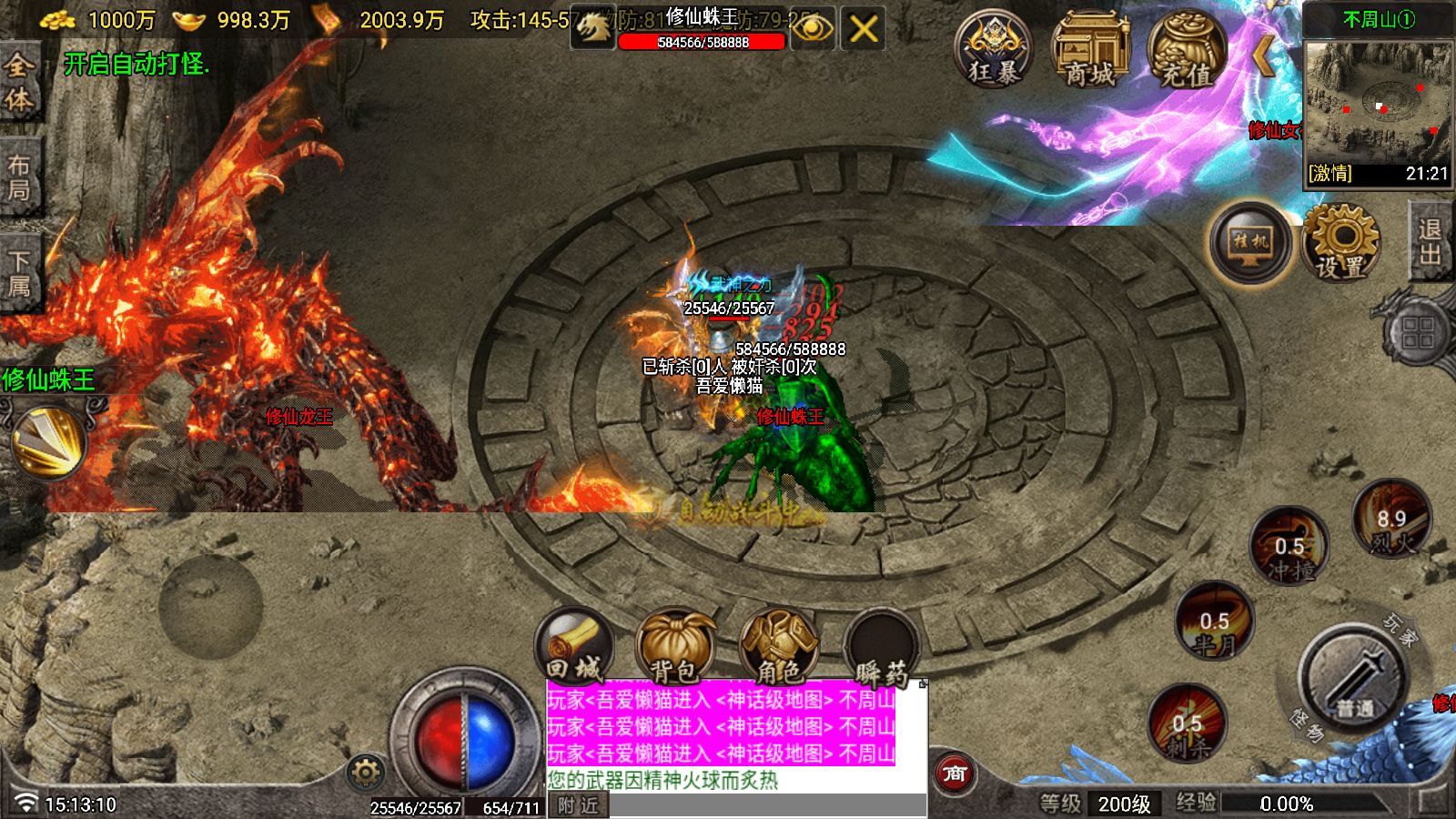
Task: Open the 商城 shop
Action: click(x=1090, y=50)
